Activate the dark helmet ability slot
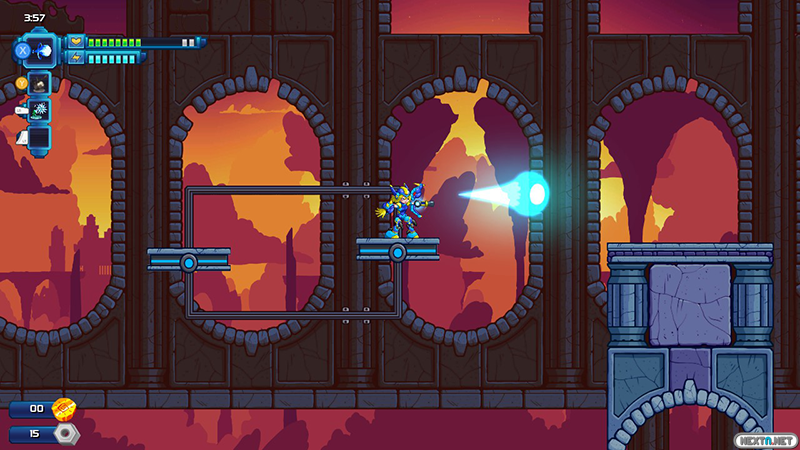 tap(40, 83)
